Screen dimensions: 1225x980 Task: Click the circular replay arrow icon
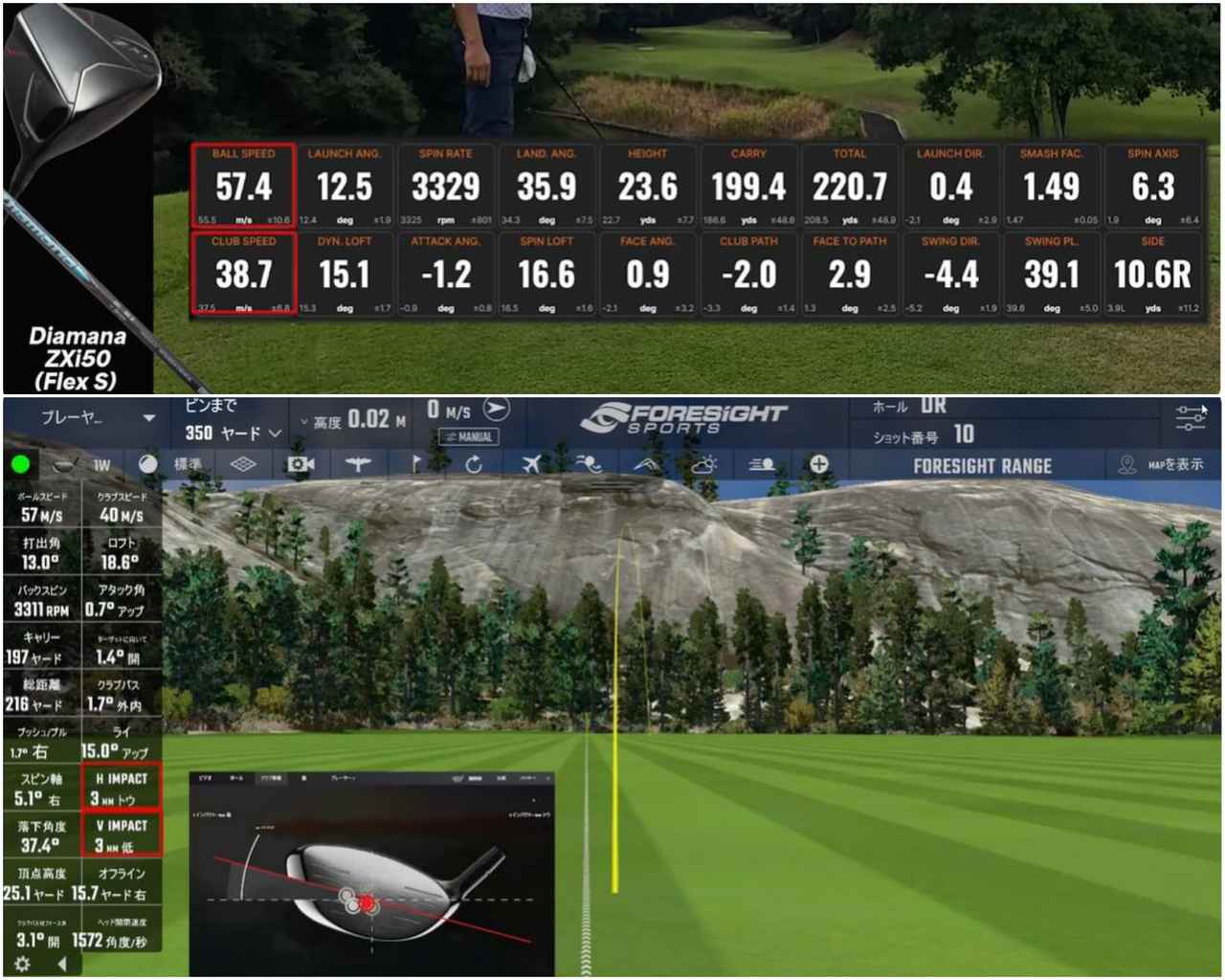(x=474, y=465)
